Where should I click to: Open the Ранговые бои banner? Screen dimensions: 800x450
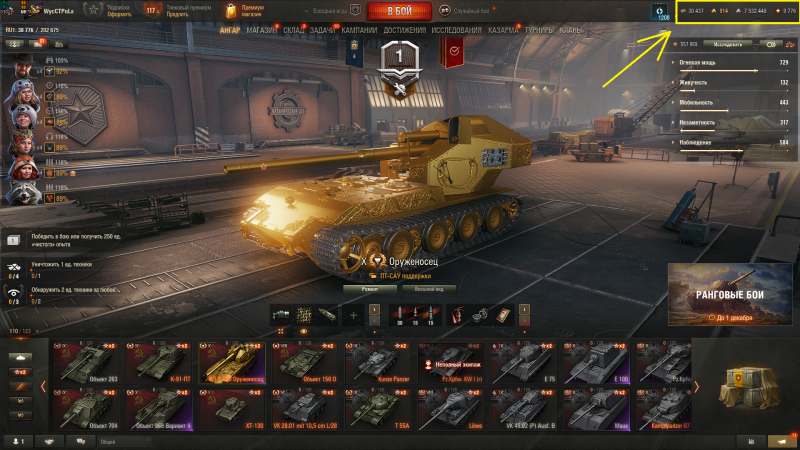click(728, 297)
